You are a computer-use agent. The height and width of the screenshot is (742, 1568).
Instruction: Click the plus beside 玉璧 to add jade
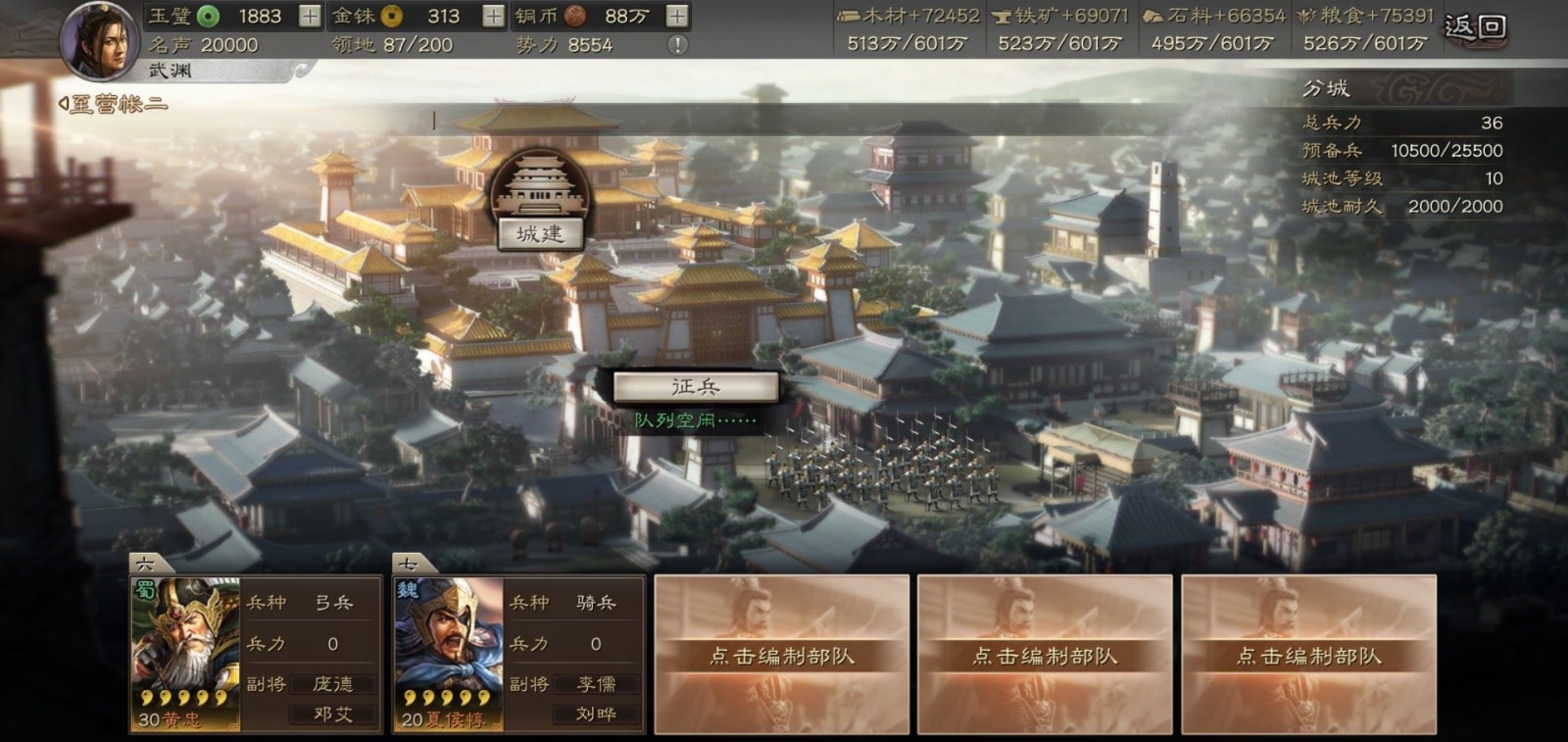311,16
